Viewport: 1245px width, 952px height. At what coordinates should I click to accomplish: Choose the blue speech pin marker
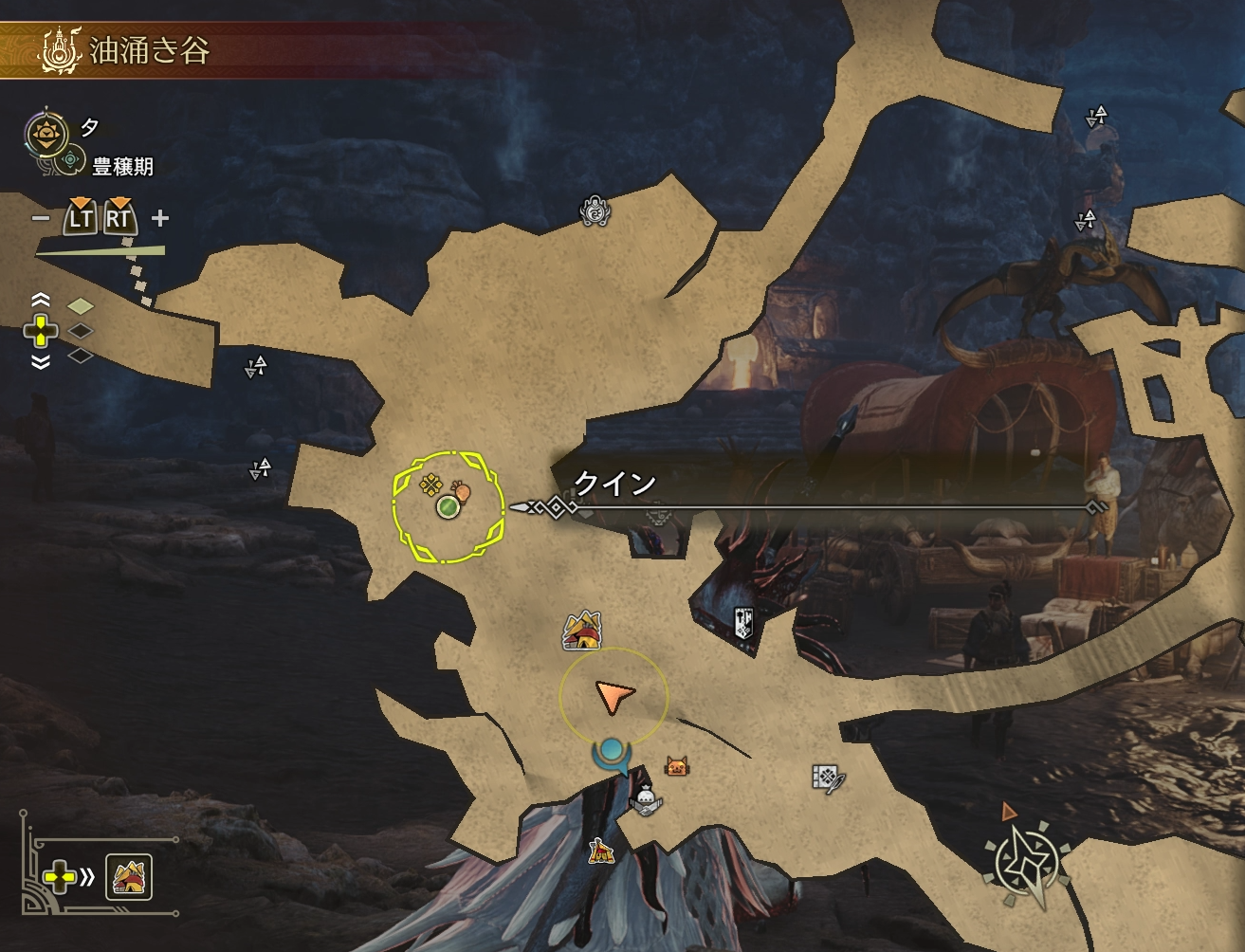pyautogui.click(x=611, y=755)
